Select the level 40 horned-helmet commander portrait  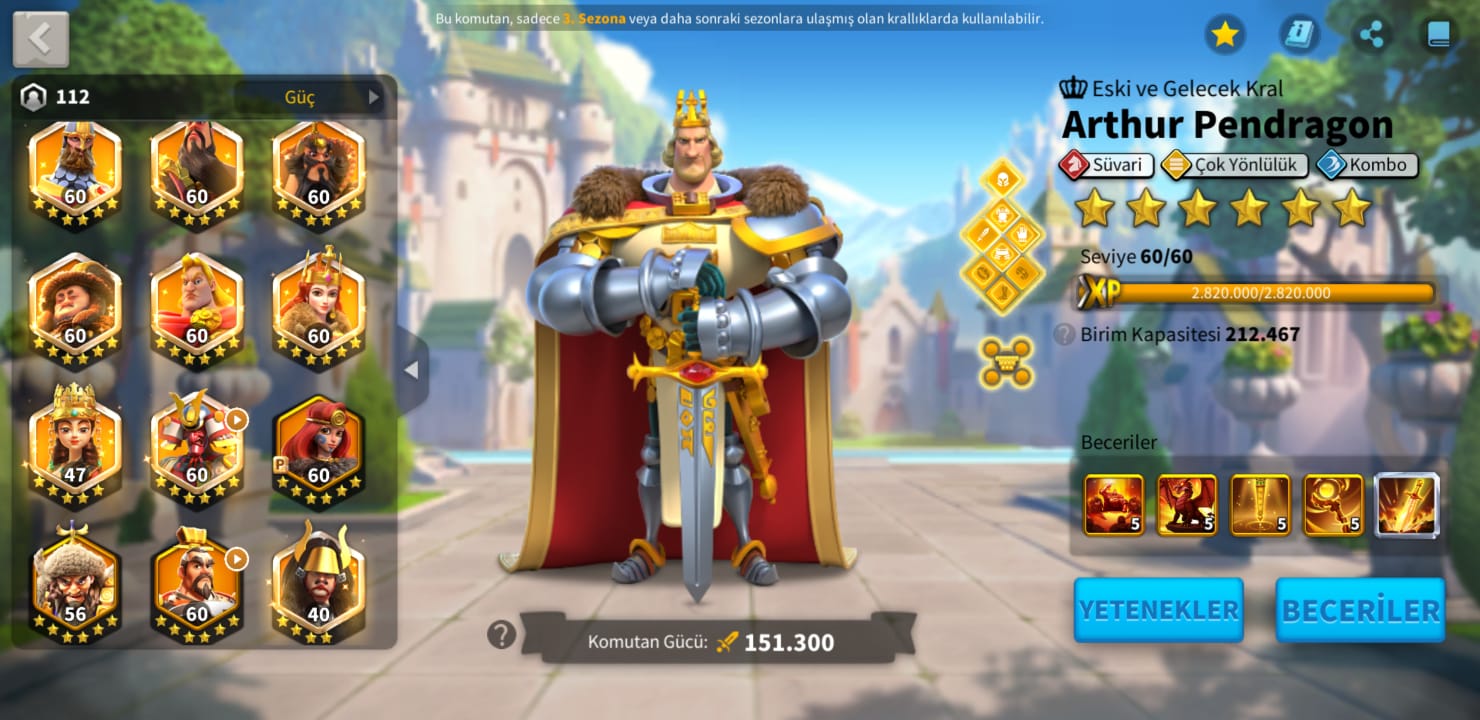pos(318,582)
